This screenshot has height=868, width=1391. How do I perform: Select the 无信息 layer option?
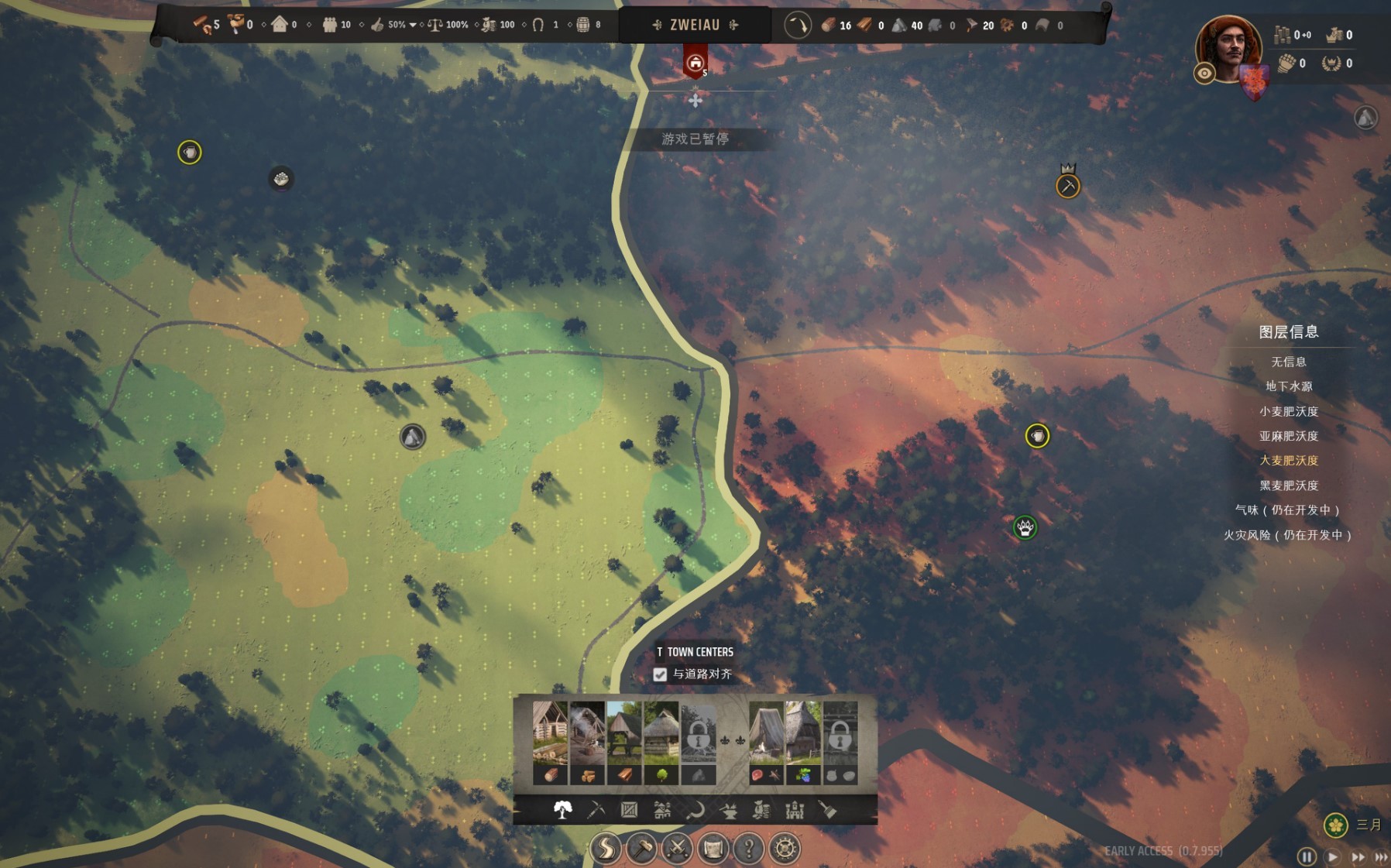[x=1289, y=362]
